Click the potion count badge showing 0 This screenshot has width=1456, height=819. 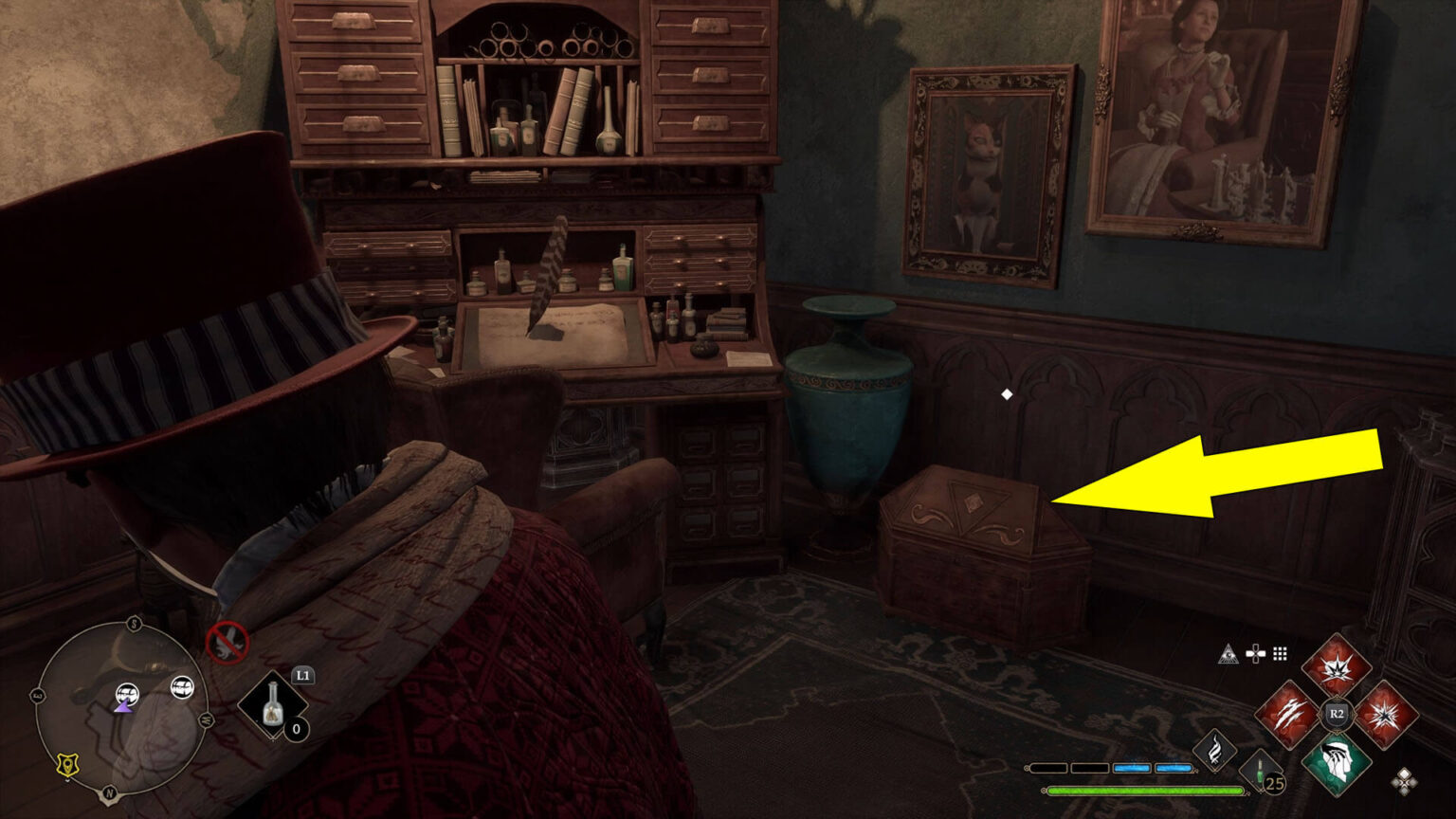[296, 730]
